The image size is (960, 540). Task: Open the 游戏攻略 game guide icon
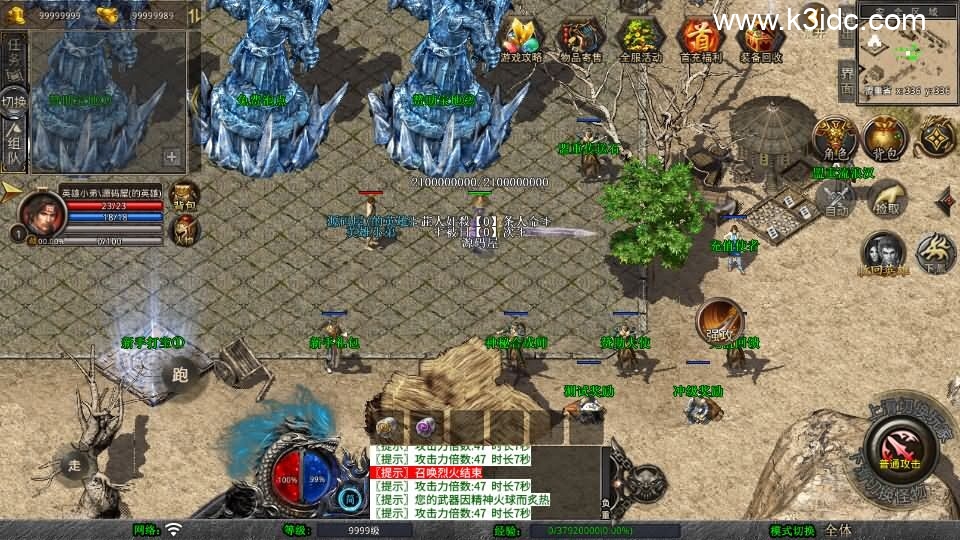click(x=520, y=40)
